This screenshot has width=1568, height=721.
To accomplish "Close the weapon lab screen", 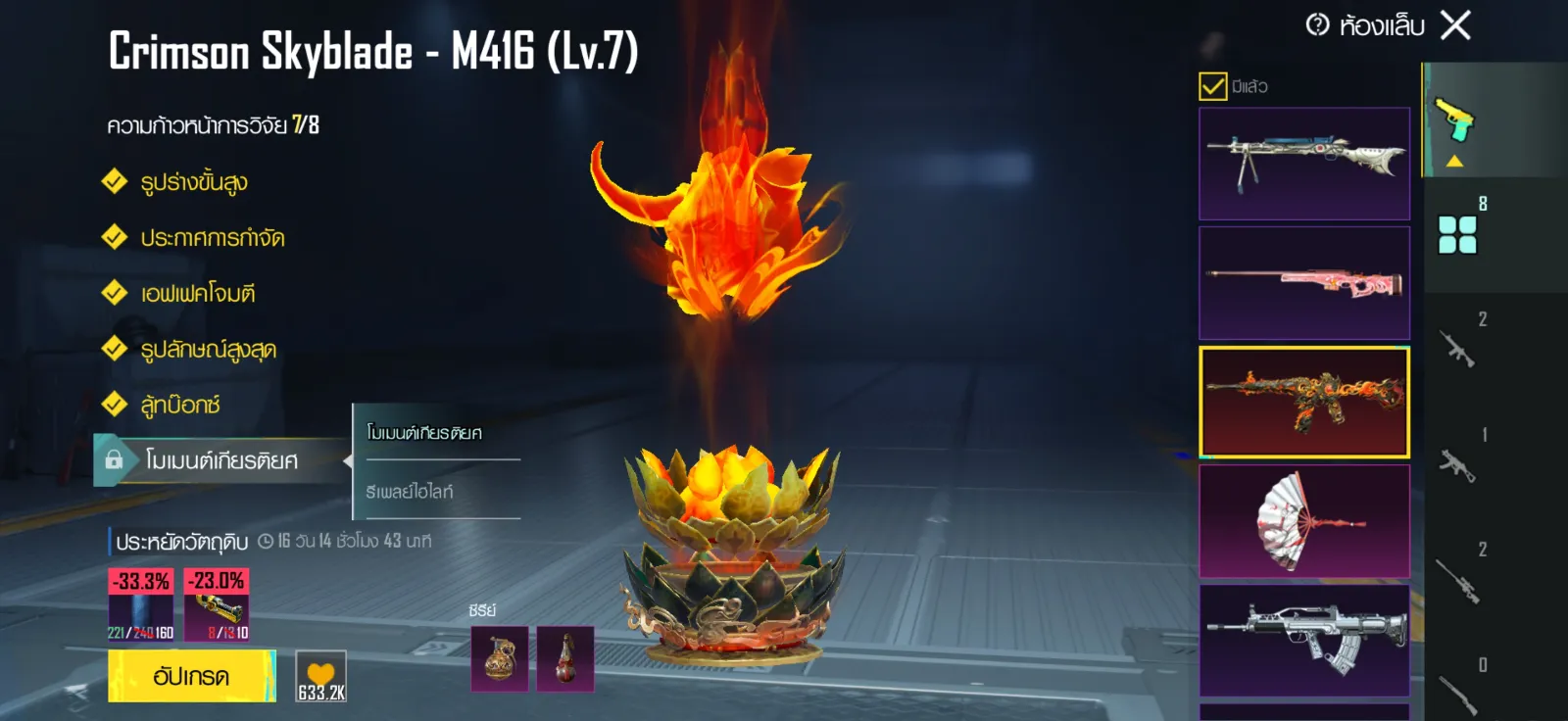I will (x=1455, y=25).
